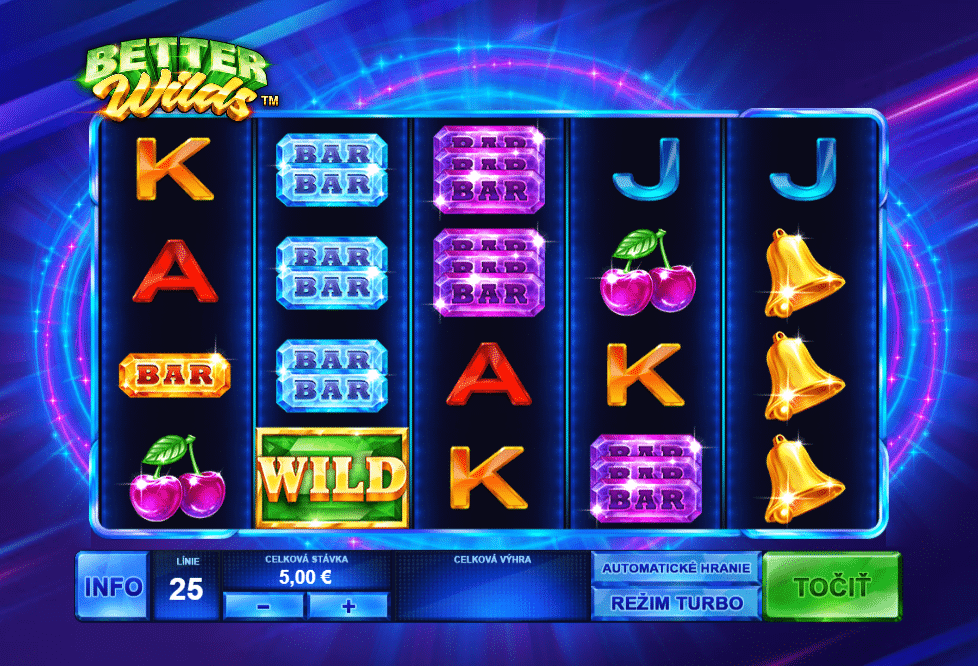Open the INFO paytable panel
Screen dimensions: 978x666
(x=113, y=586)
